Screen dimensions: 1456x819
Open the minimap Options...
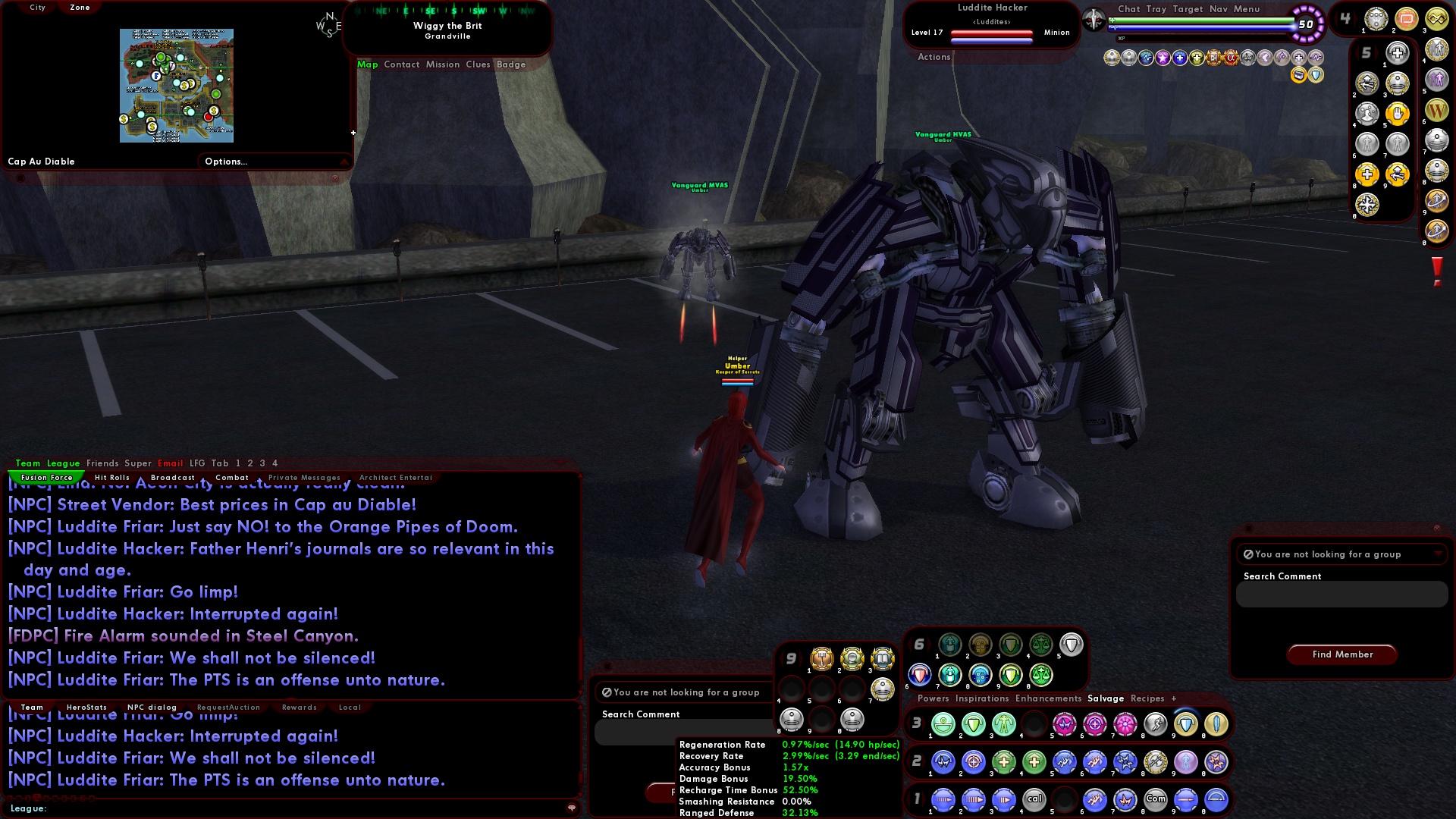click(x=225, y=161)
